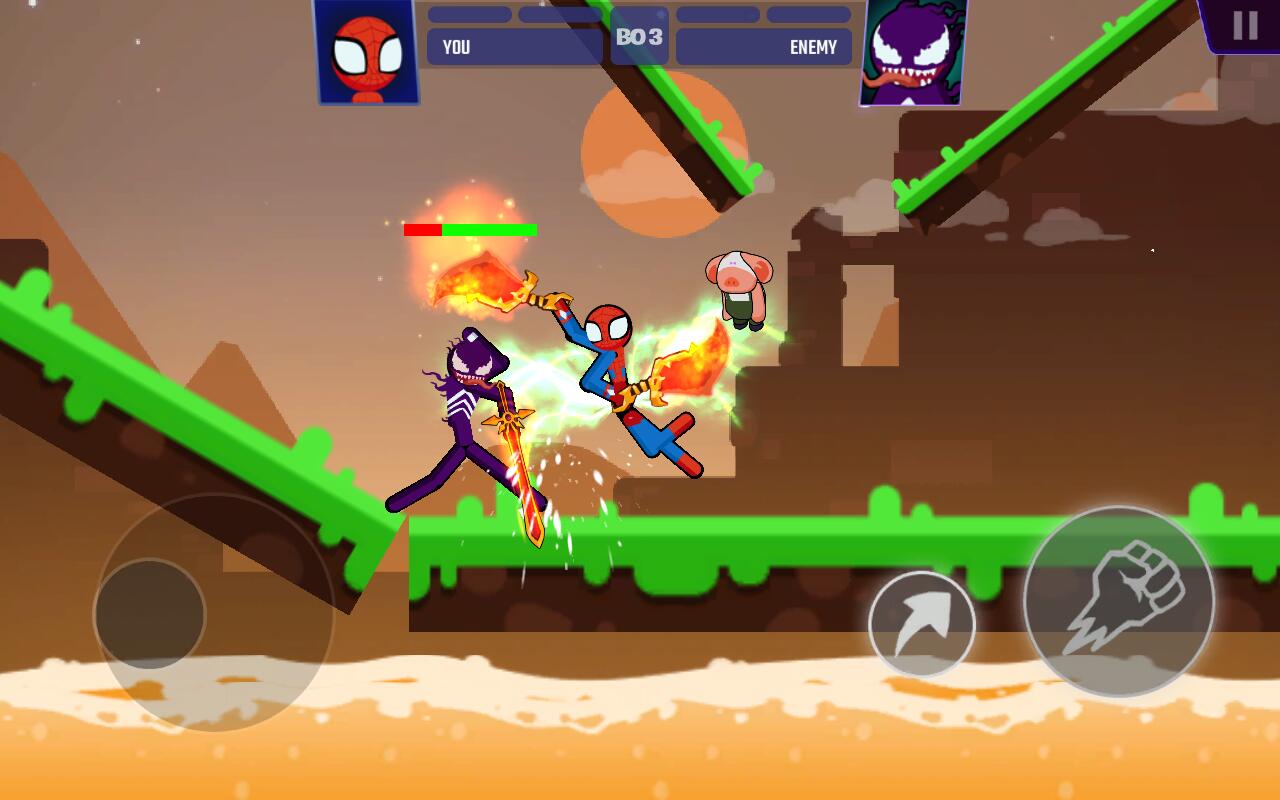The image size is (1280, 800).
Task: Select the Spider-Man player portrait
Action: (x=366, y=52)
